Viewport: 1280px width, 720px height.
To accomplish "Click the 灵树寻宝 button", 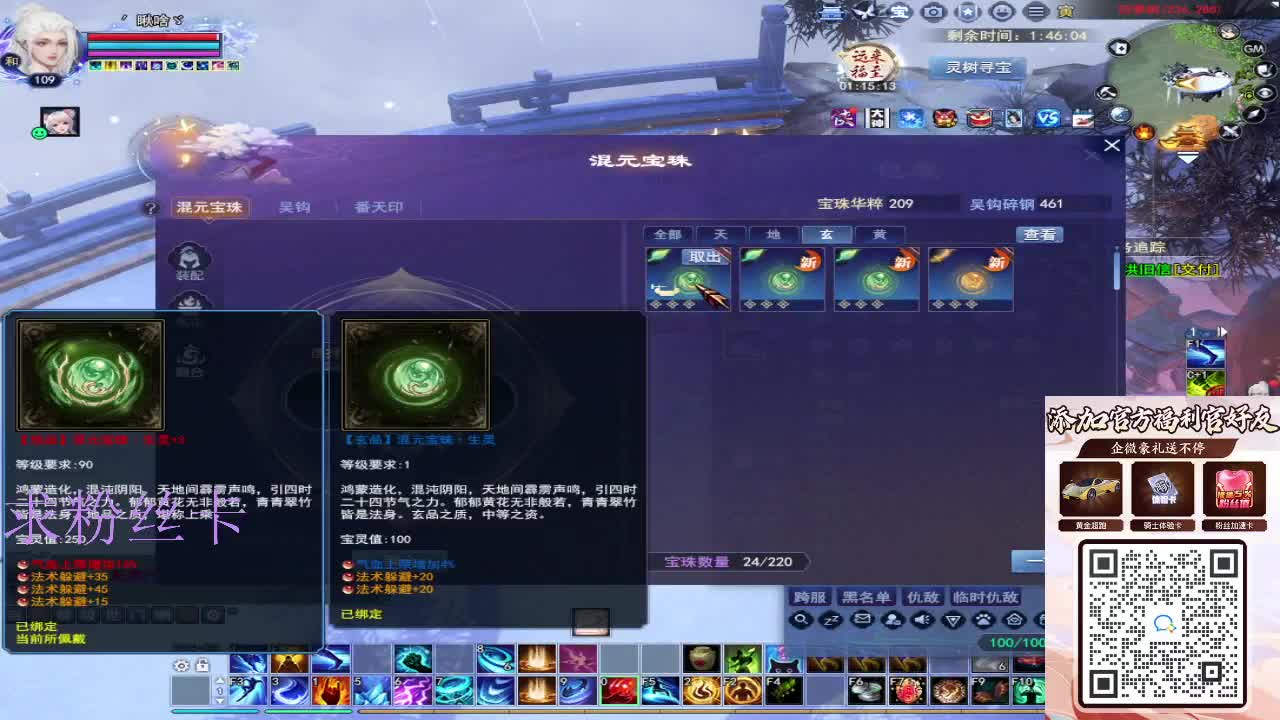I will pos(977,67).
